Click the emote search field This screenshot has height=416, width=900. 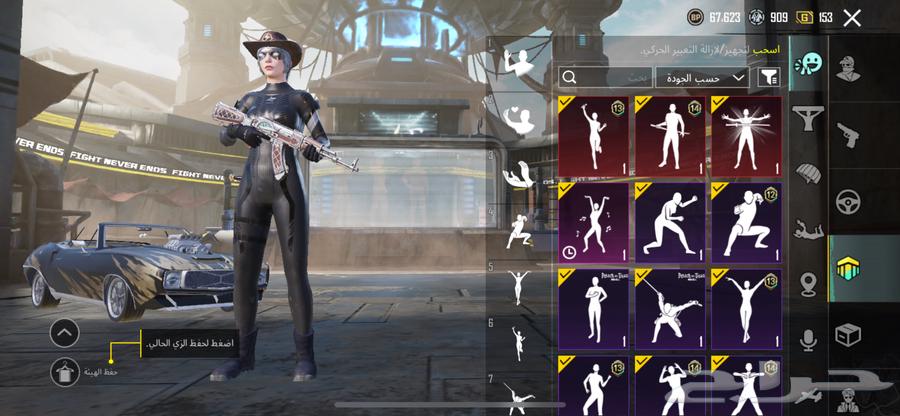coord(605,76)
